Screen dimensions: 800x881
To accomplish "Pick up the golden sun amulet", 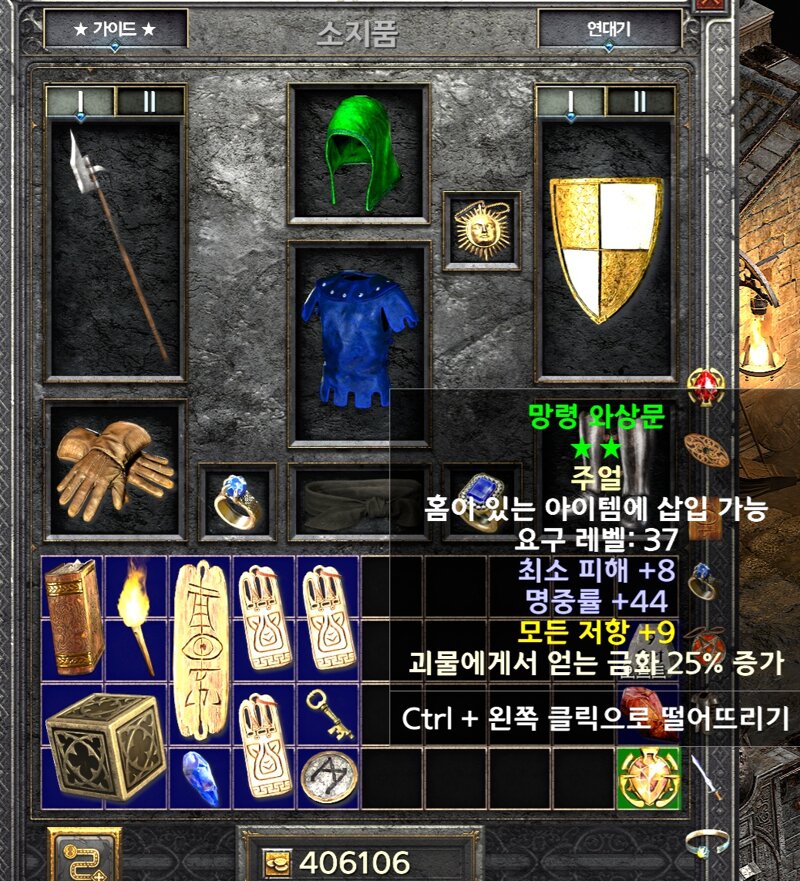I will 482,230.
